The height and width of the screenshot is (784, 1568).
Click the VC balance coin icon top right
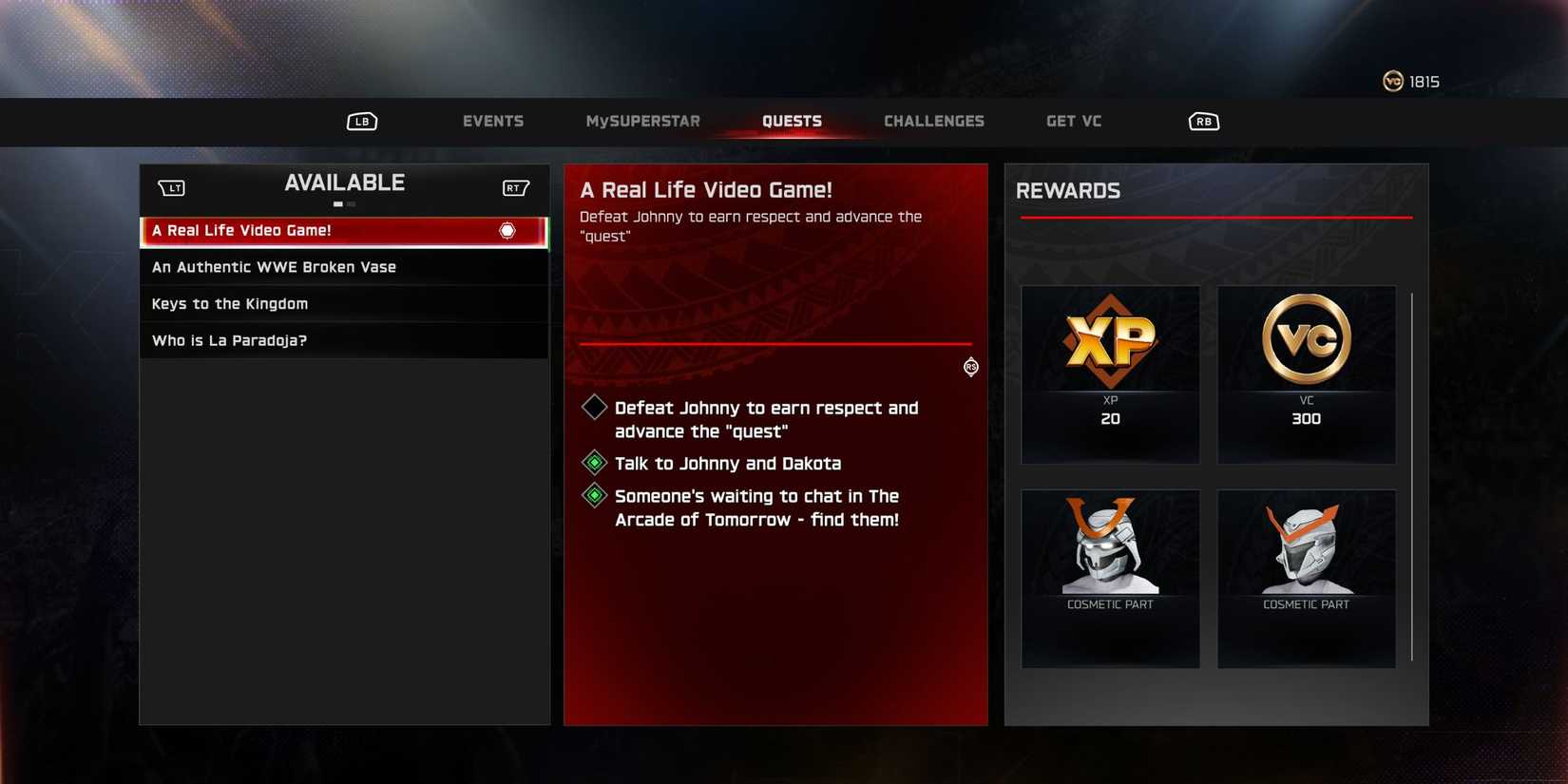click(x=1391, y=81)
